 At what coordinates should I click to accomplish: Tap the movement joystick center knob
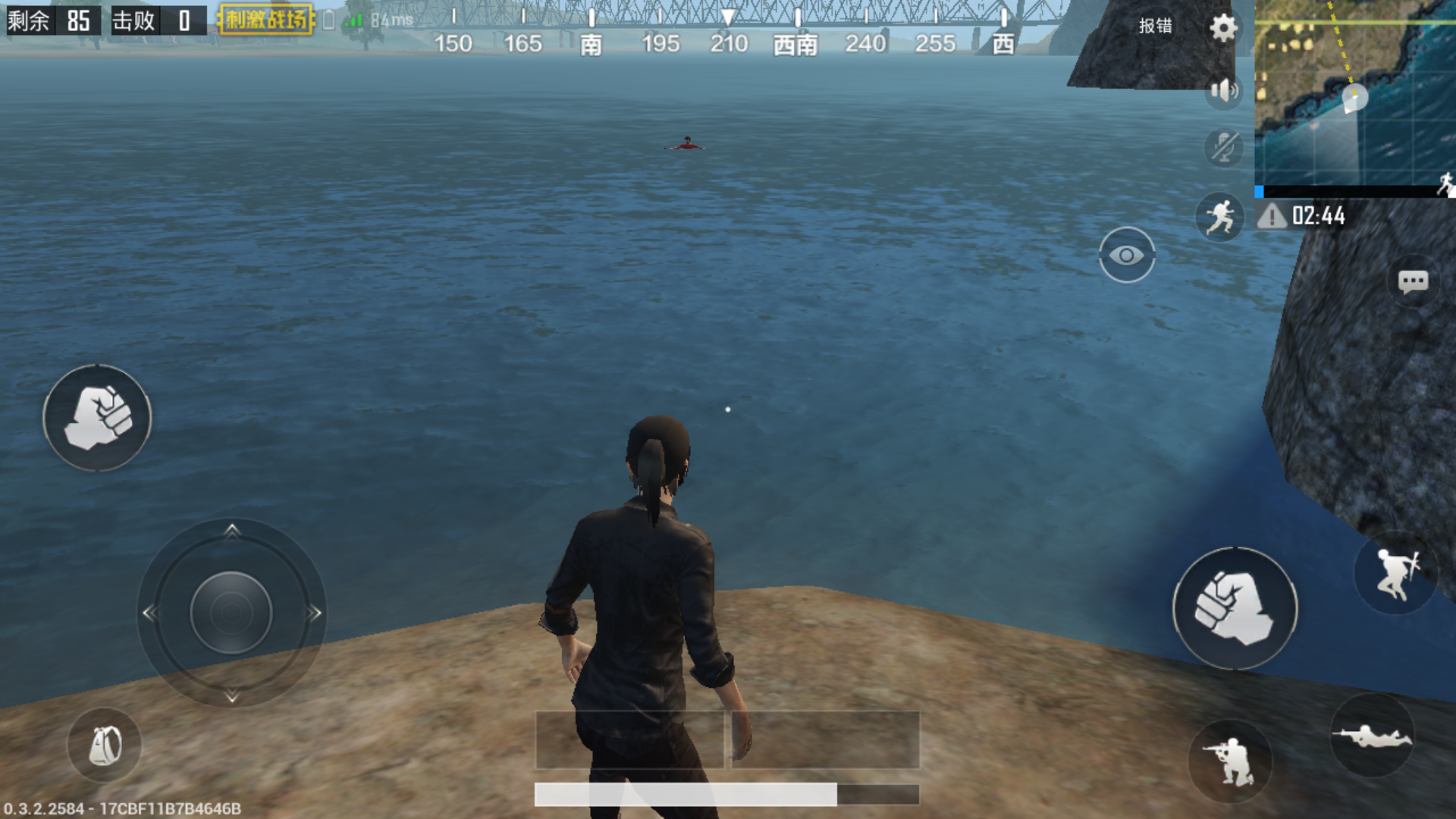[231, 613]
